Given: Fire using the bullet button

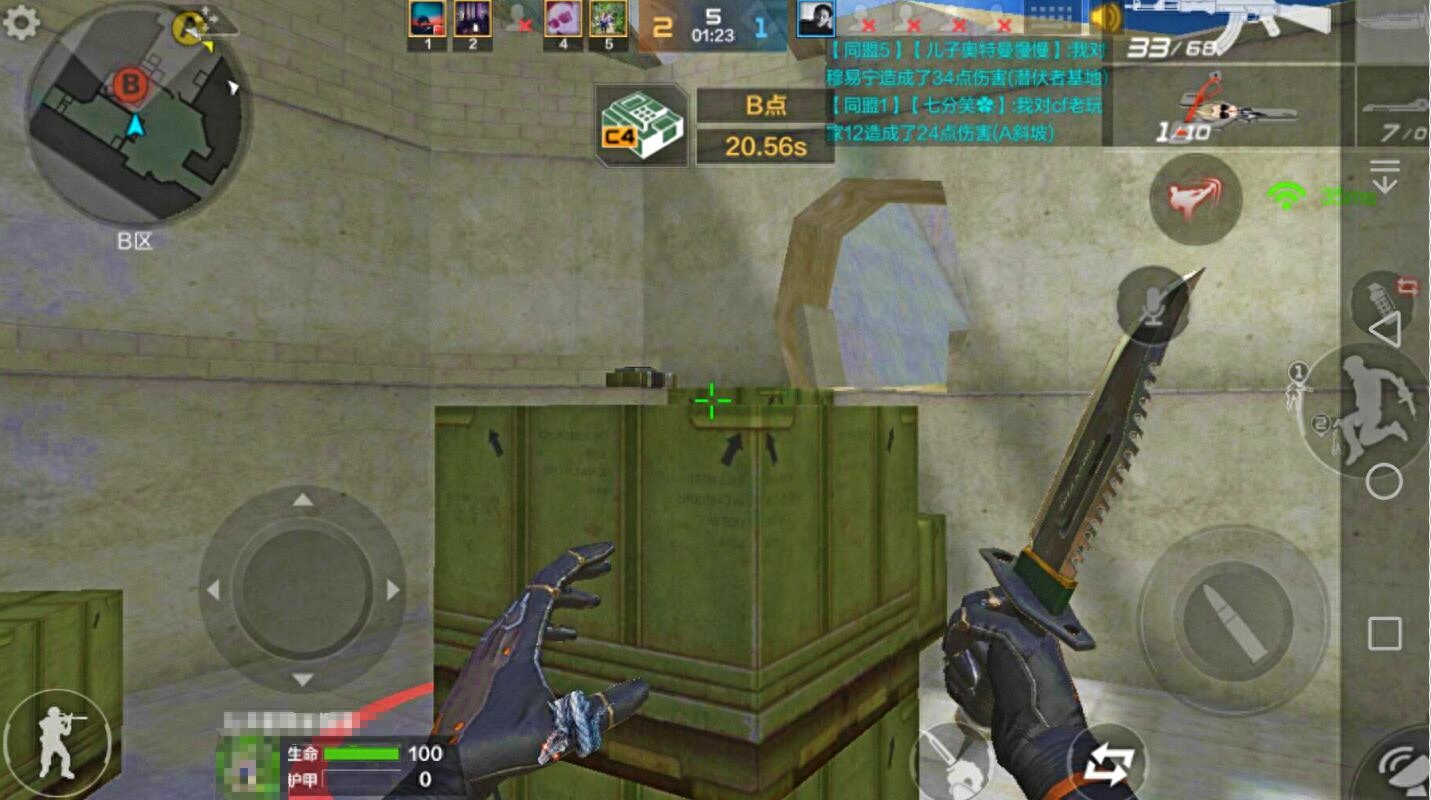Looking at the screenshot, I should pos(1232,620).
